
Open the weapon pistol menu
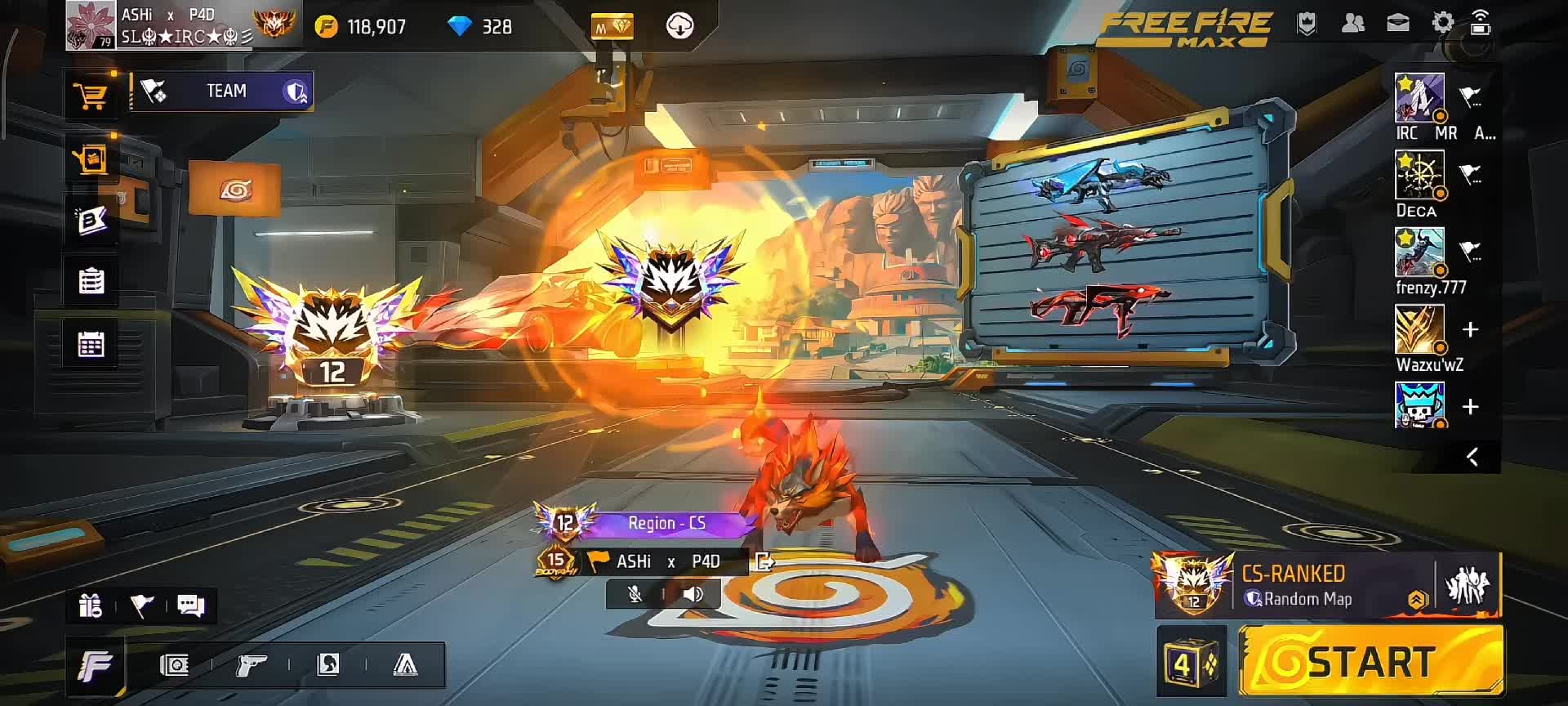click(251, 665)
